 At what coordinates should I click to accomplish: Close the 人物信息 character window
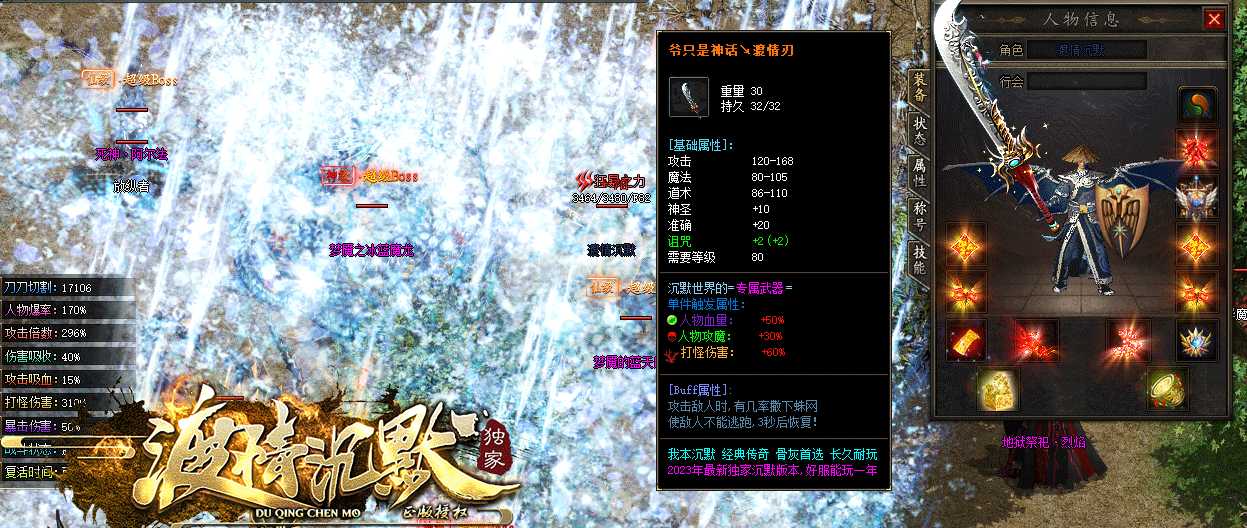pyautogui.click(x=1214, y=19)
